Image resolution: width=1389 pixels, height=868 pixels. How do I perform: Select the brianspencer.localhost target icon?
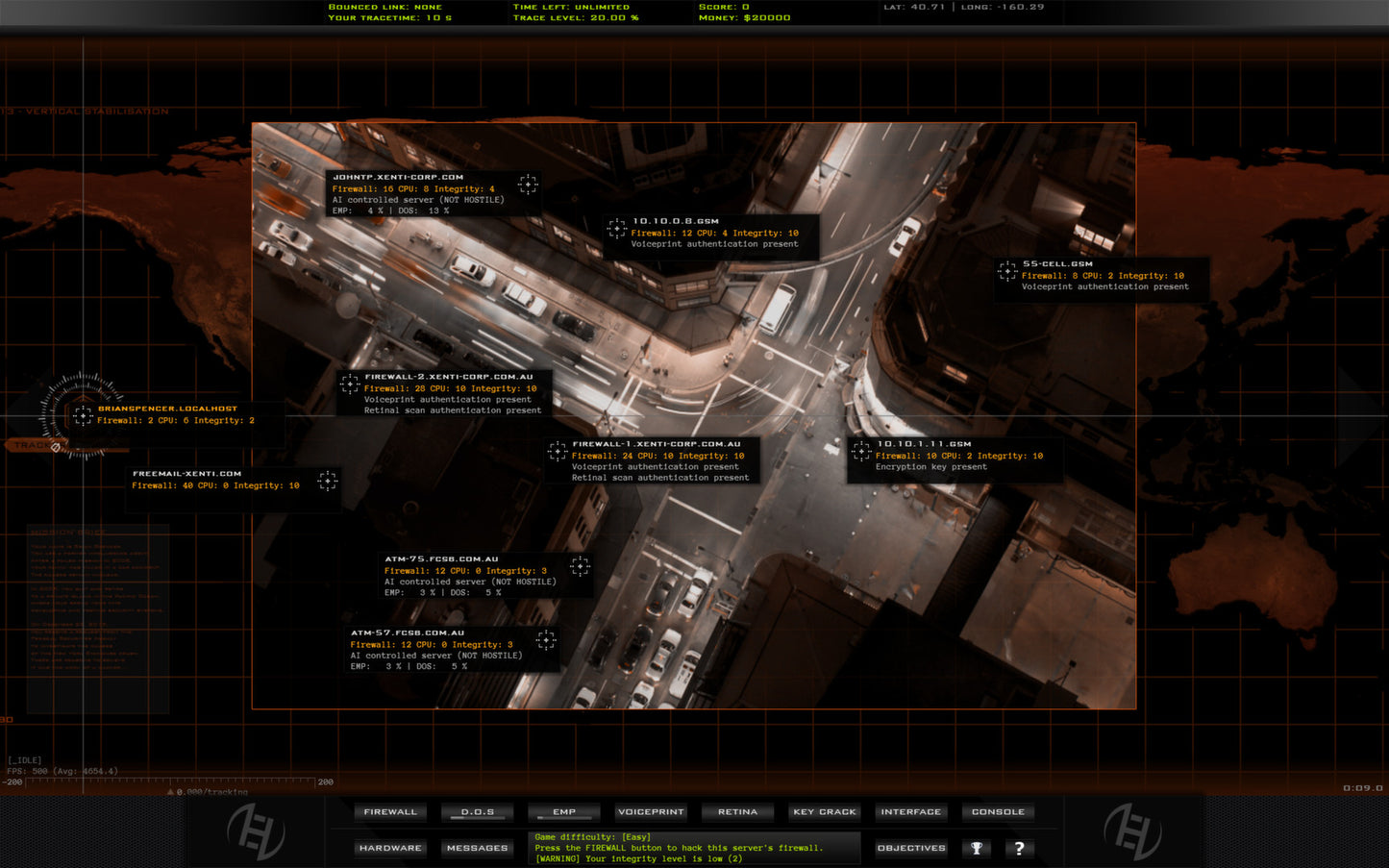pyautogui.click(x=85, y=413)
